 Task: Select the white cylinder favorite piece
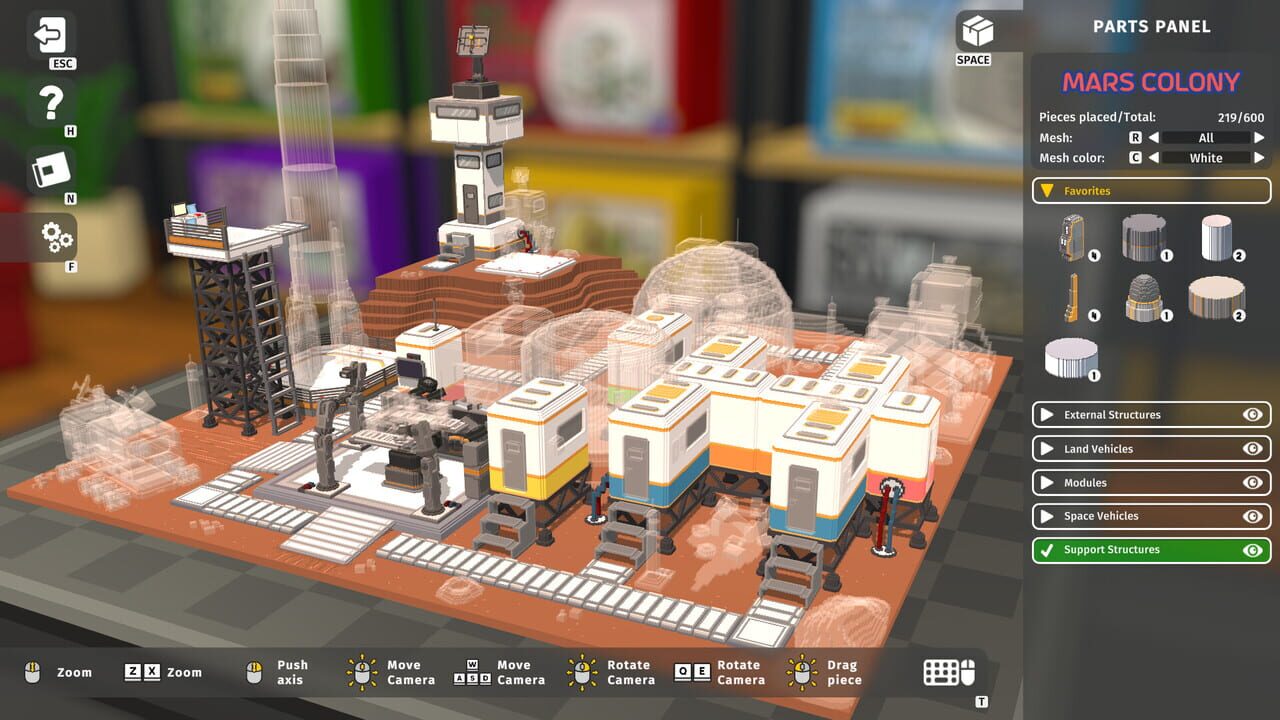pos(1215,237)
